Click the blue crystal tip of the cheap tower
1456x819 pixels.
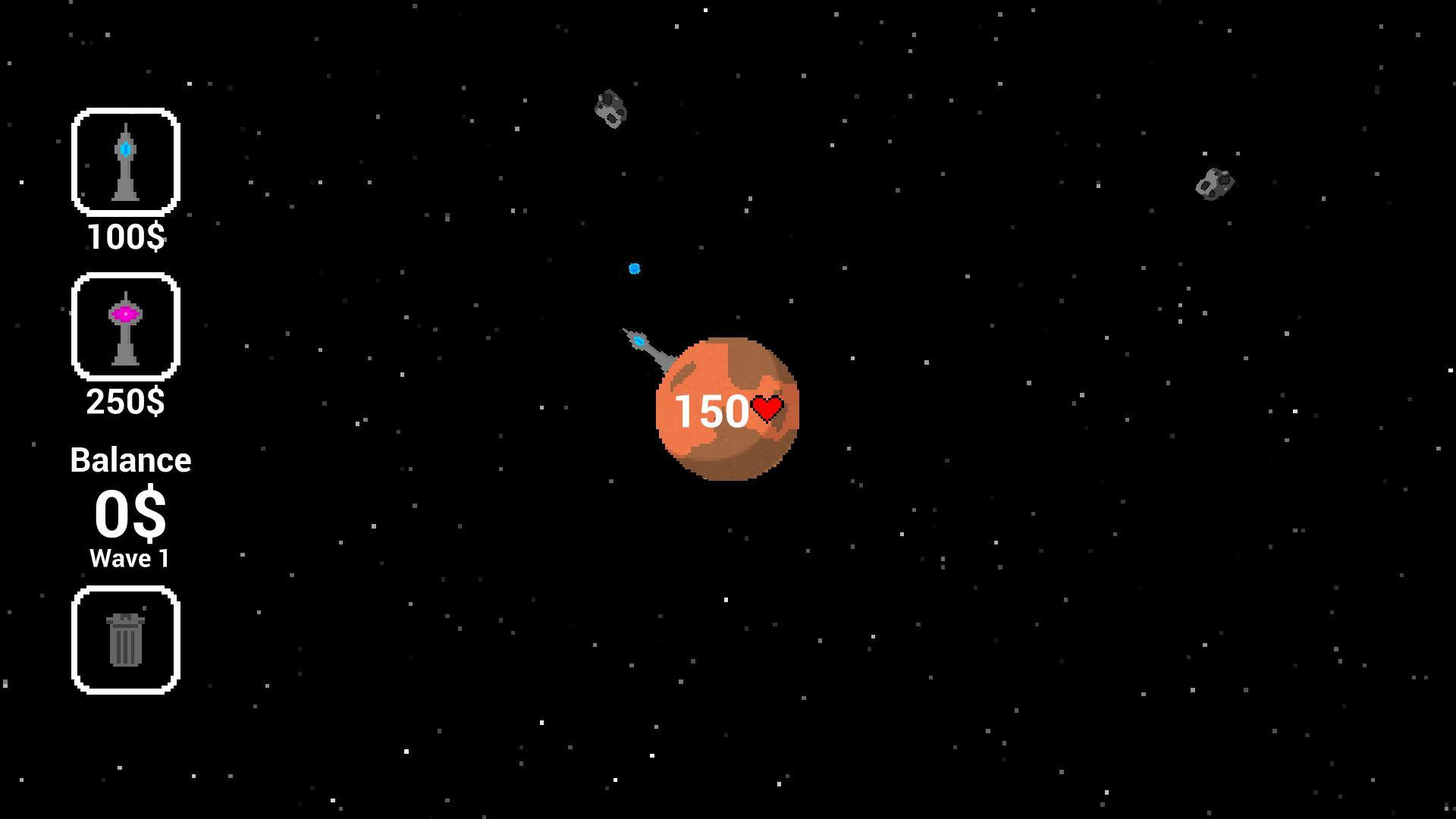(x=125, y=150)
